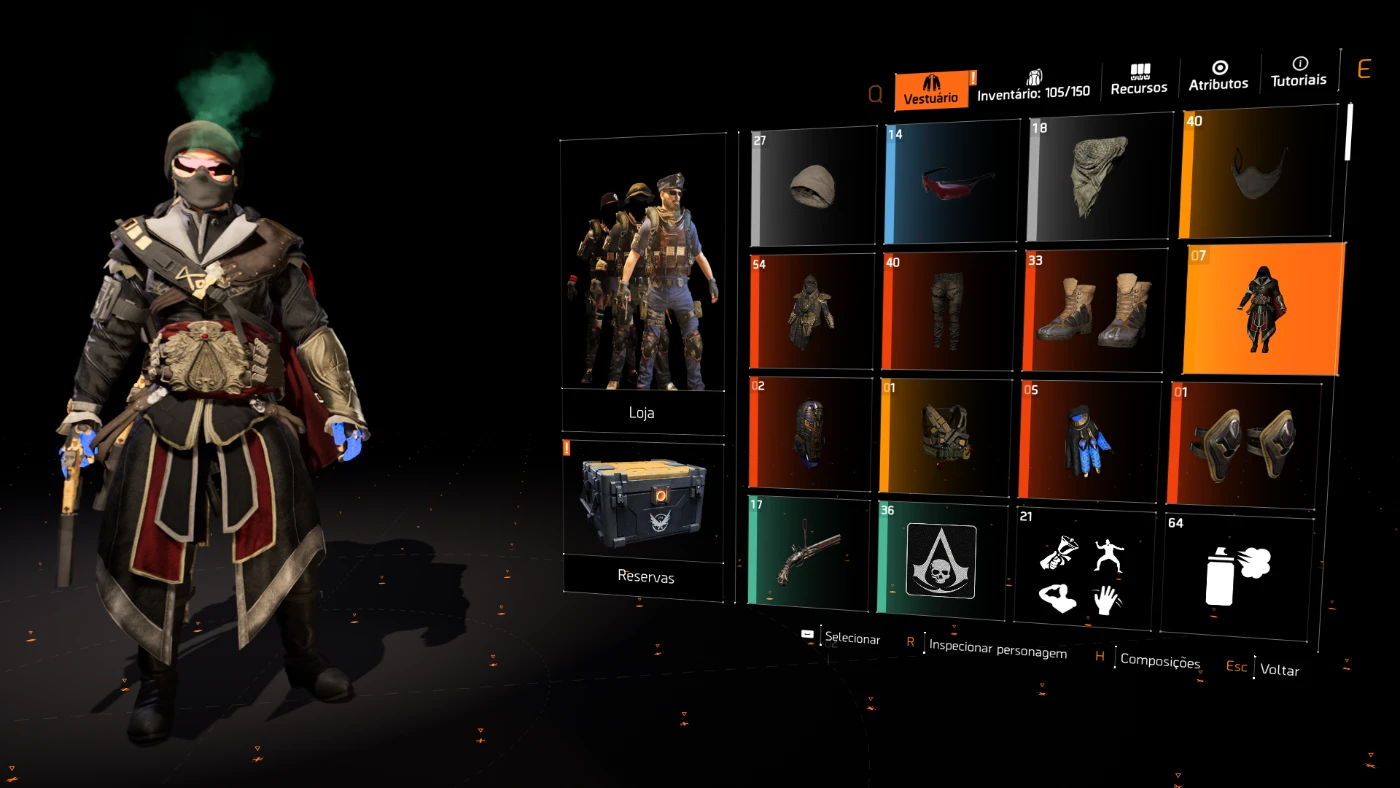Select the highlighted assassin outfit slot
This screenshot has width=1400, height=788.
coord(1263,309)
